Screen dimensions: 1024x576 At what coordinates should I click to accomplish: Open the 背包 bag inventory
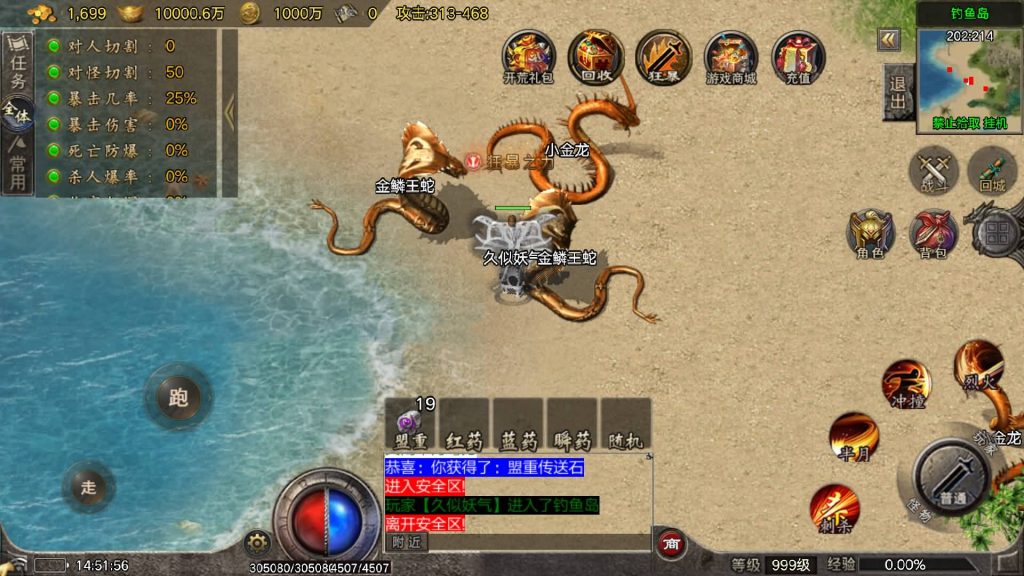click(x=933, y=234)
